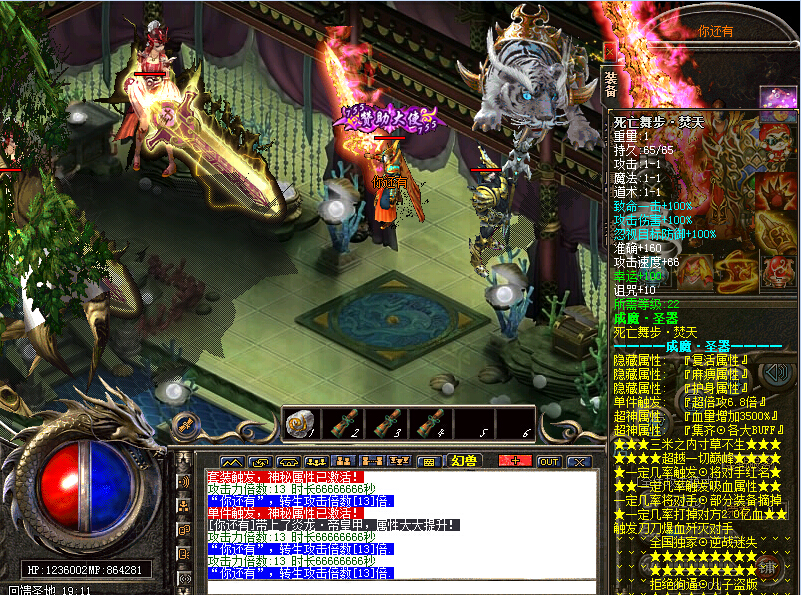Close the chat bar with the X button
Screen dimensions: 801x595
point(579,461)
